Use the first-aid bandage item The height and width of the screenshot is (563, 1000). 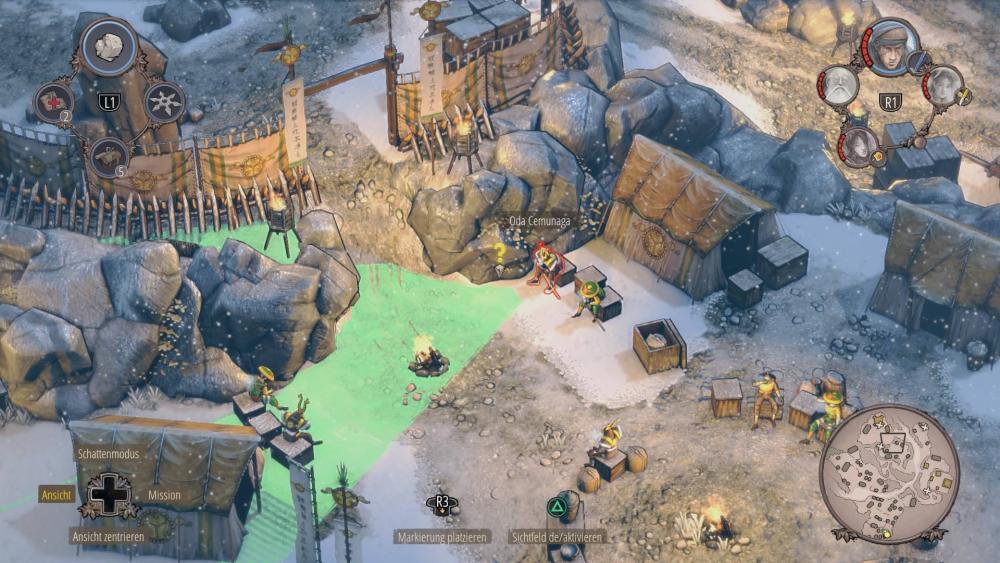[x=53, y=102]
